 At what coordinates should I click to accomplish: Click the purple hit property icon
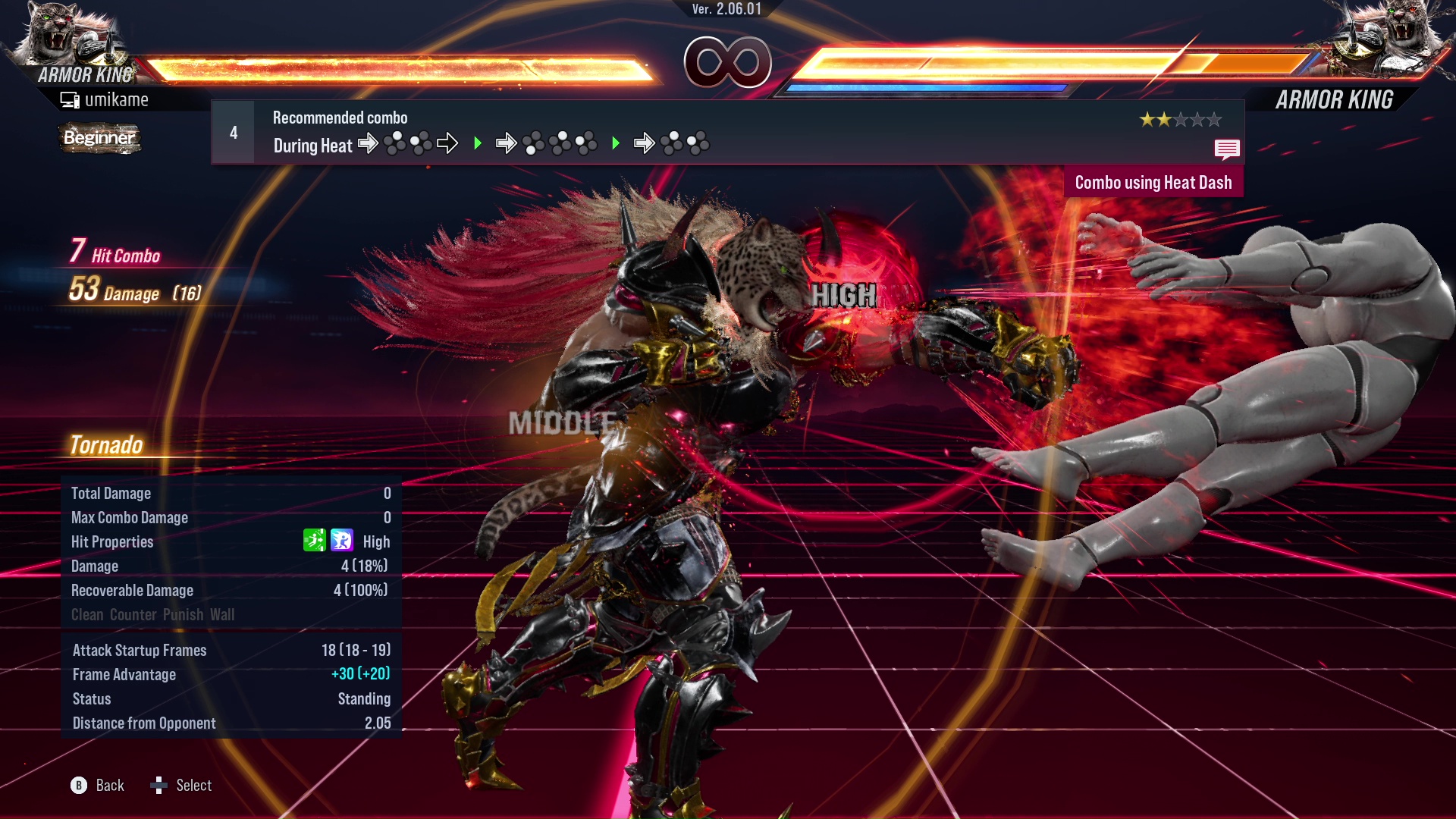(342, 541)
